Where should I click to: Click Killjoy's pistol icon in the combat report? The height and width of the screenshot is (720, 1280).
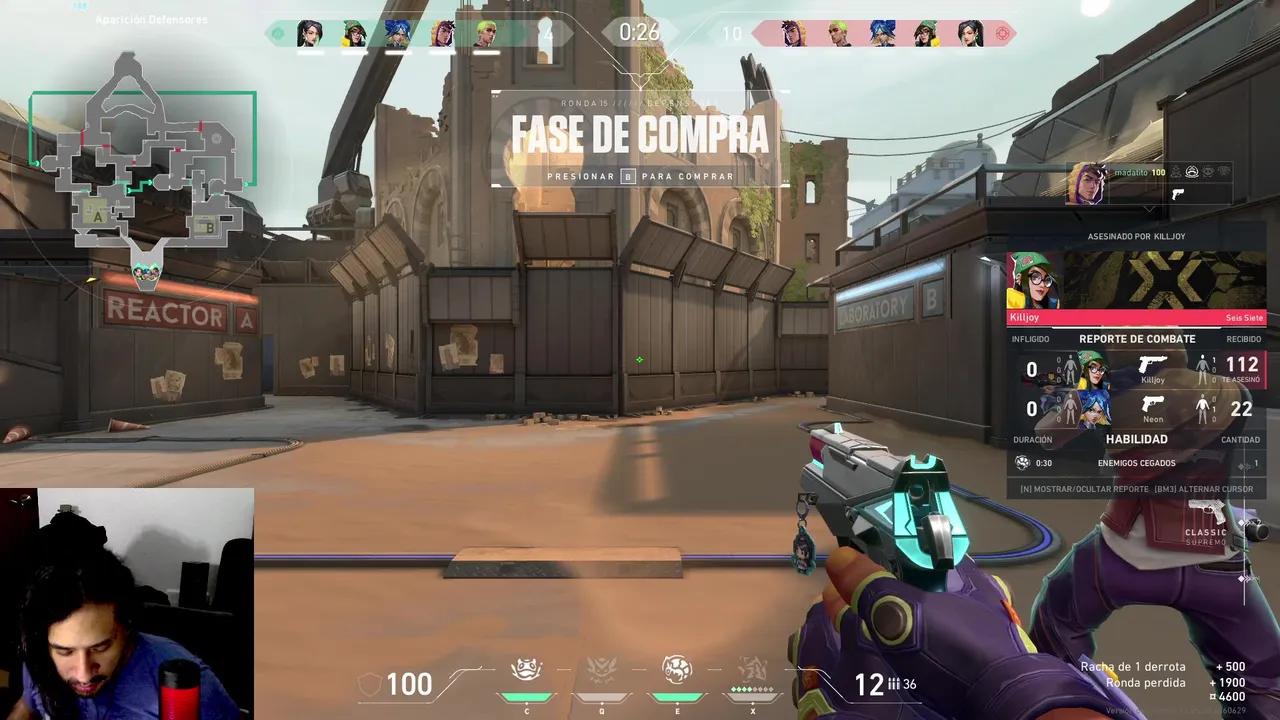tap(1152, 365)
